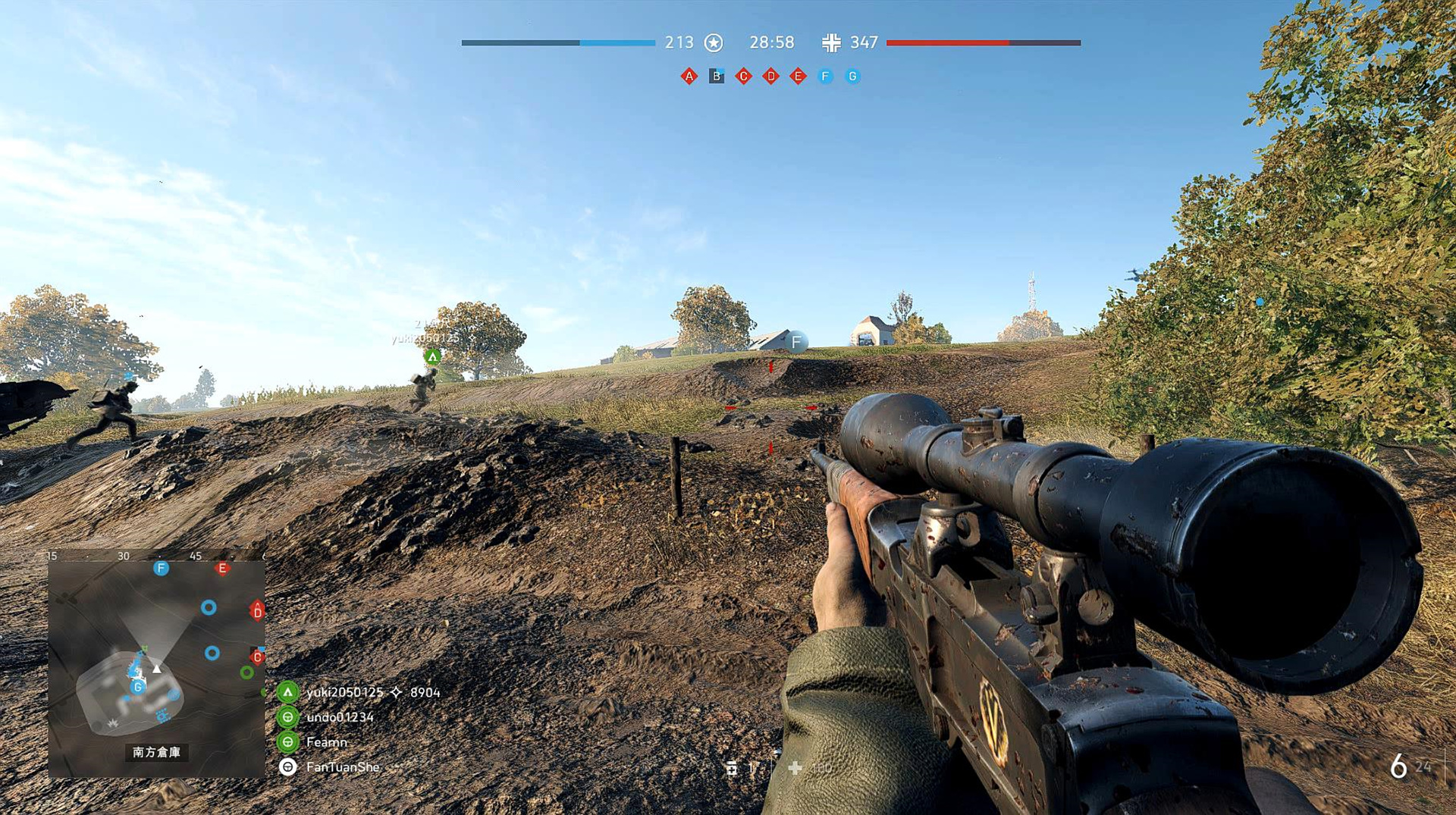This screenshot has height=815, width=1456.
Task: Select the D flag in the top row
Action: [770, 76]
